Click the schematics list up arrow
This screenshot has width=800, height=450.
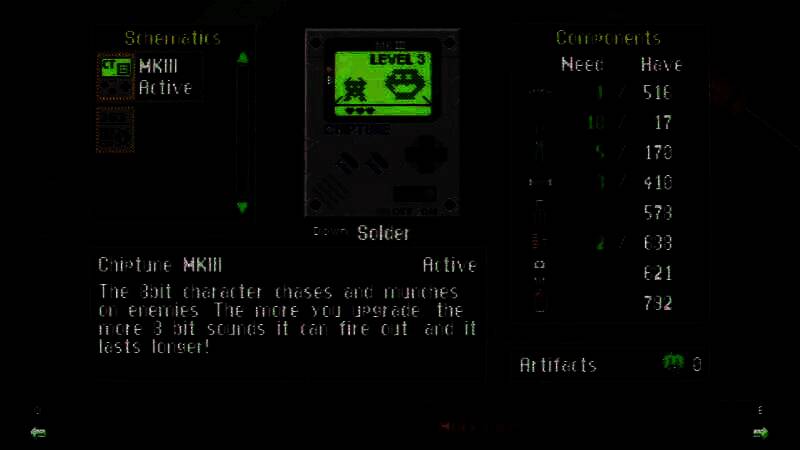(242, 58)
